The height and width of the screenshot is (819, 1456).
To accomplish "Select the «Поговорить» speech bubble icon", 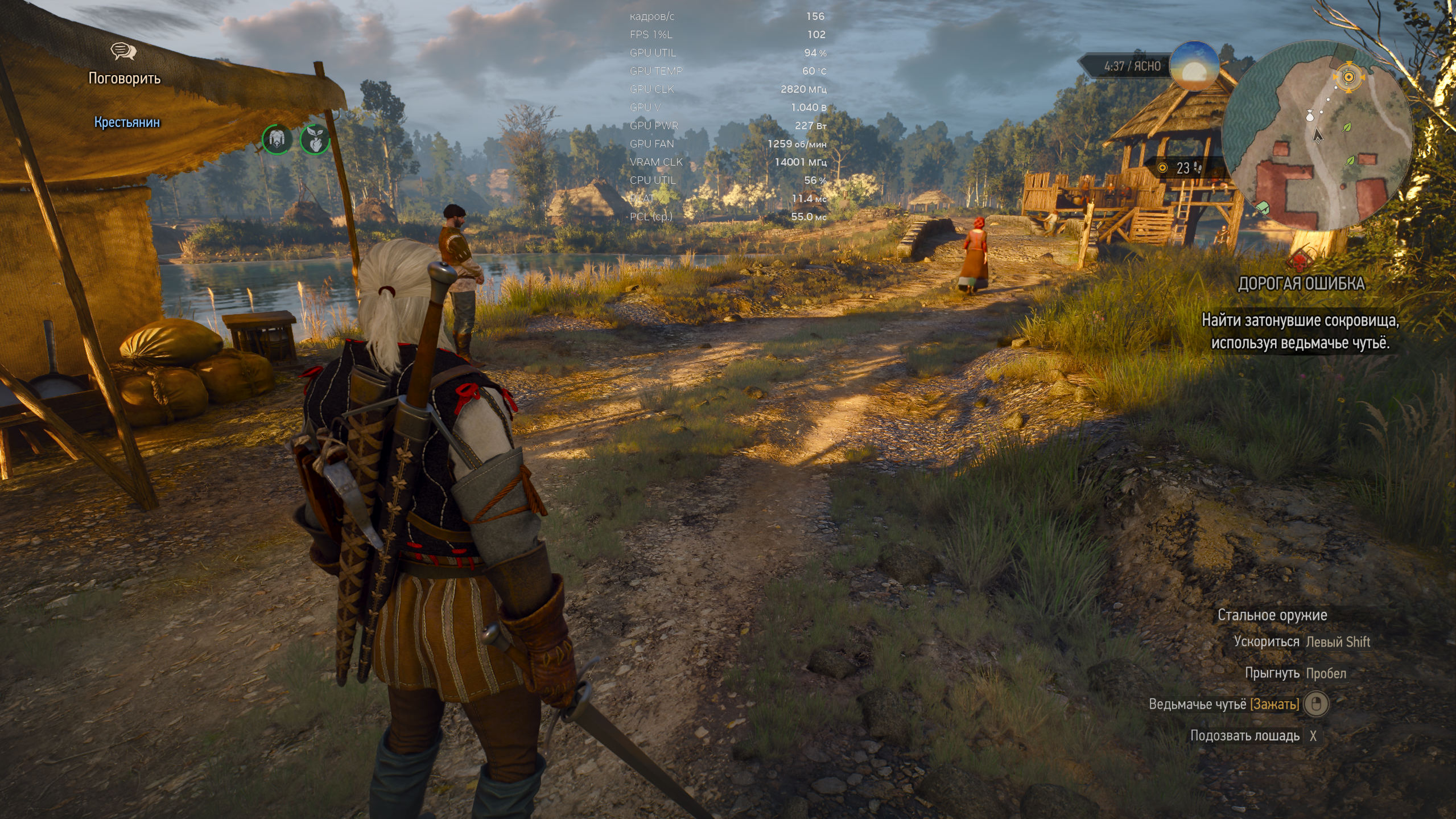I will [x=123, y=52].
